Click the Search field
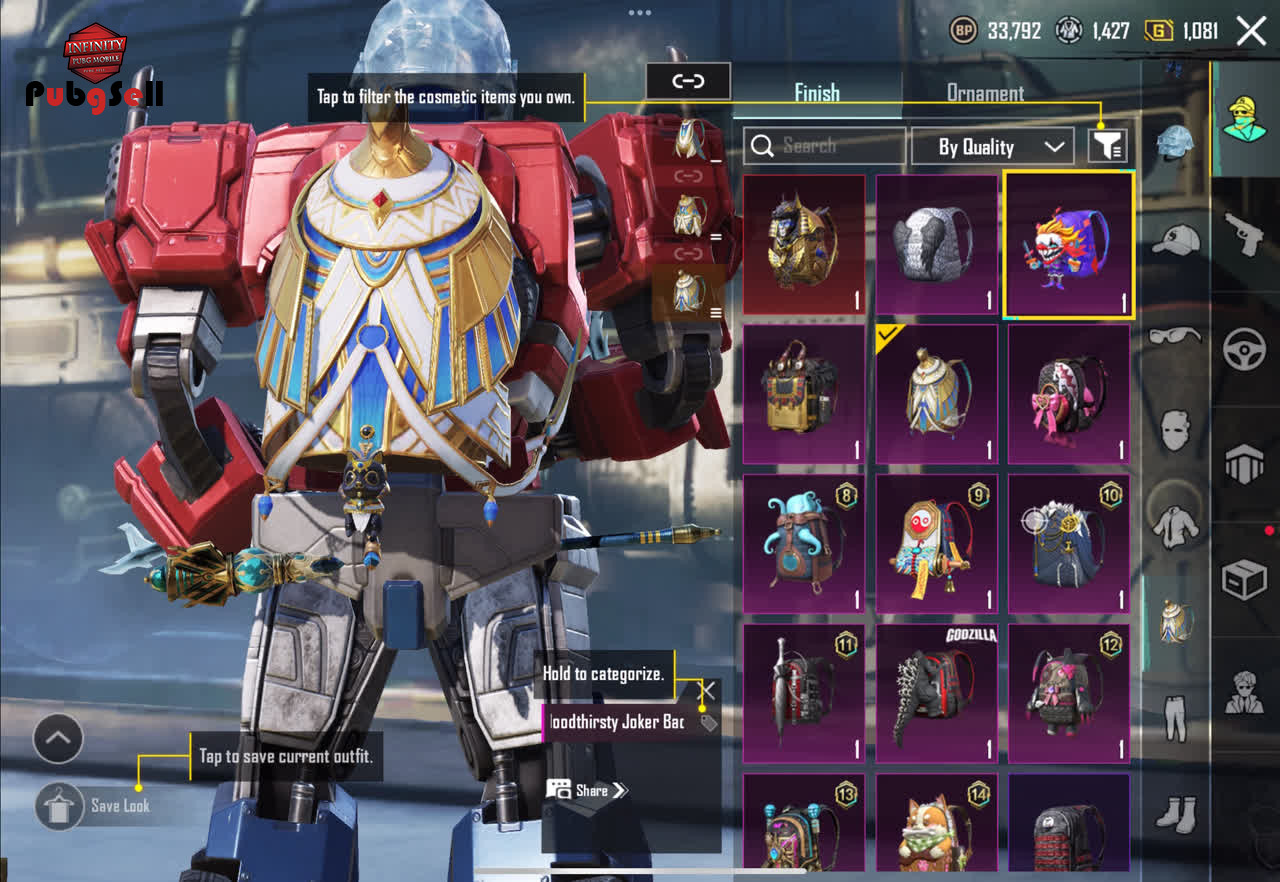Screen dimensions: 1280x882 coord(824,146)
